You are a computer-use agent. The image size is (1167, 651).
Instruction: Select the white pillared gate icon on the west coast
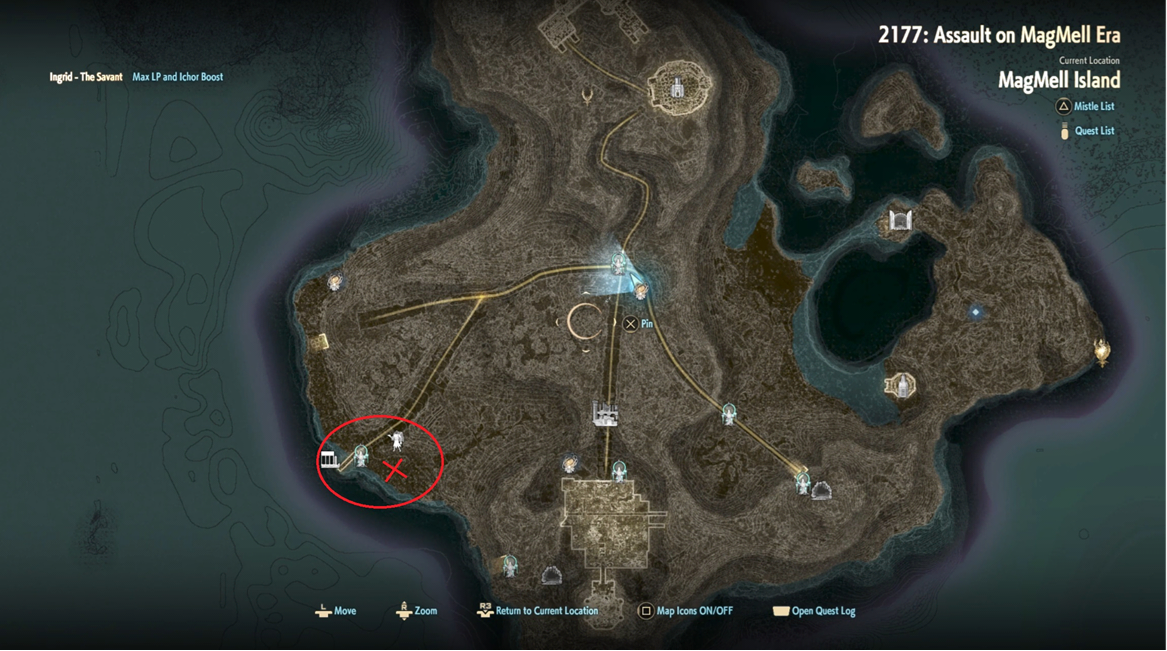(328, 459)
